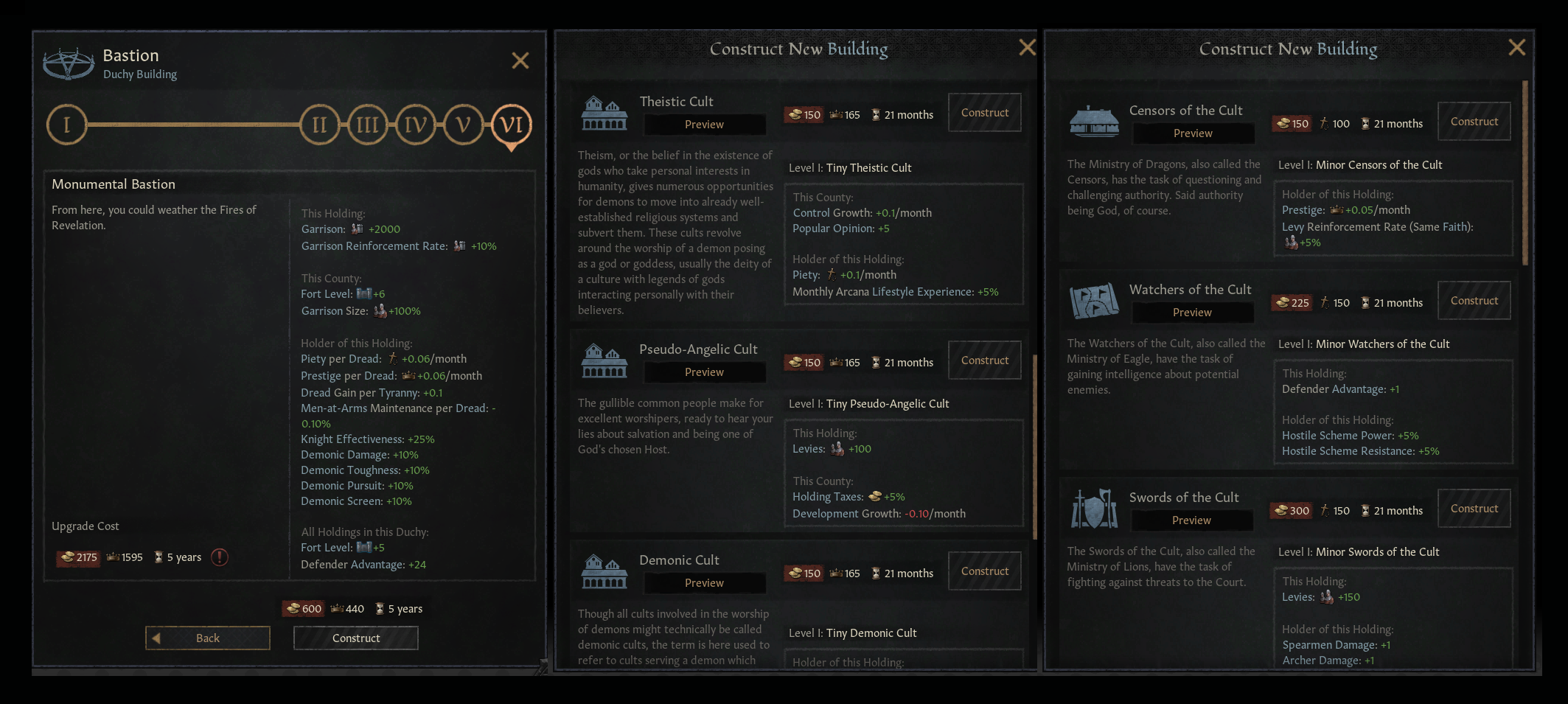
Task: Click the gold icon beside Theistic Cult cost
Action: [x=794, y=114]
